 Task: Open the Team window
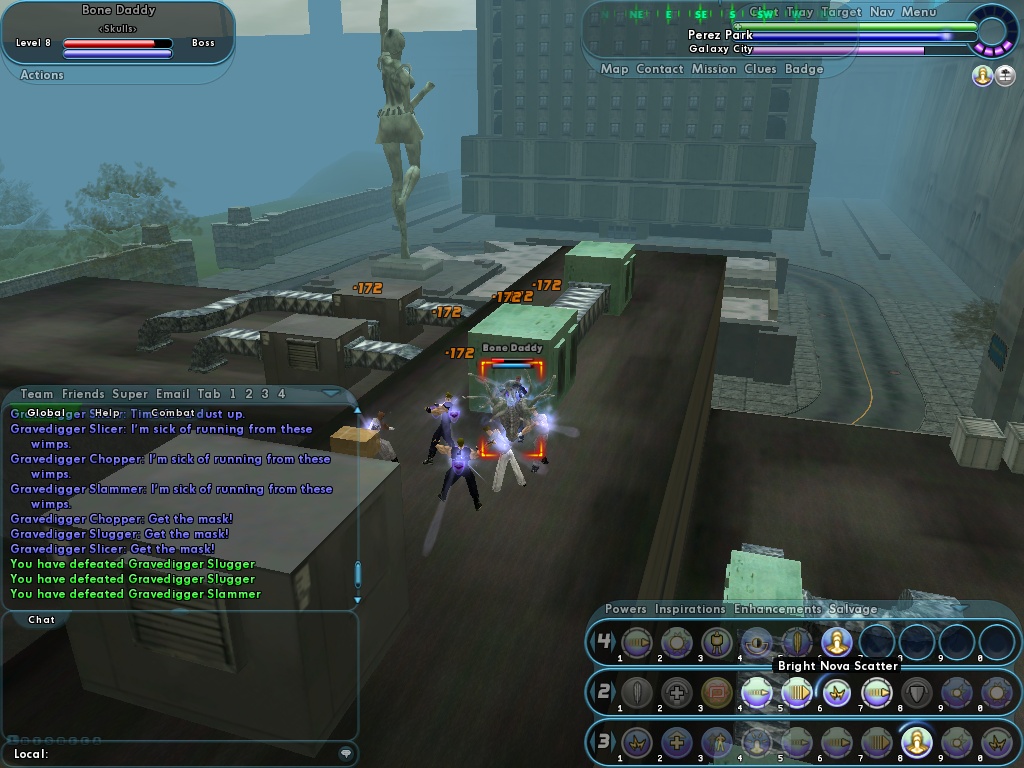(x=37, y=394)
